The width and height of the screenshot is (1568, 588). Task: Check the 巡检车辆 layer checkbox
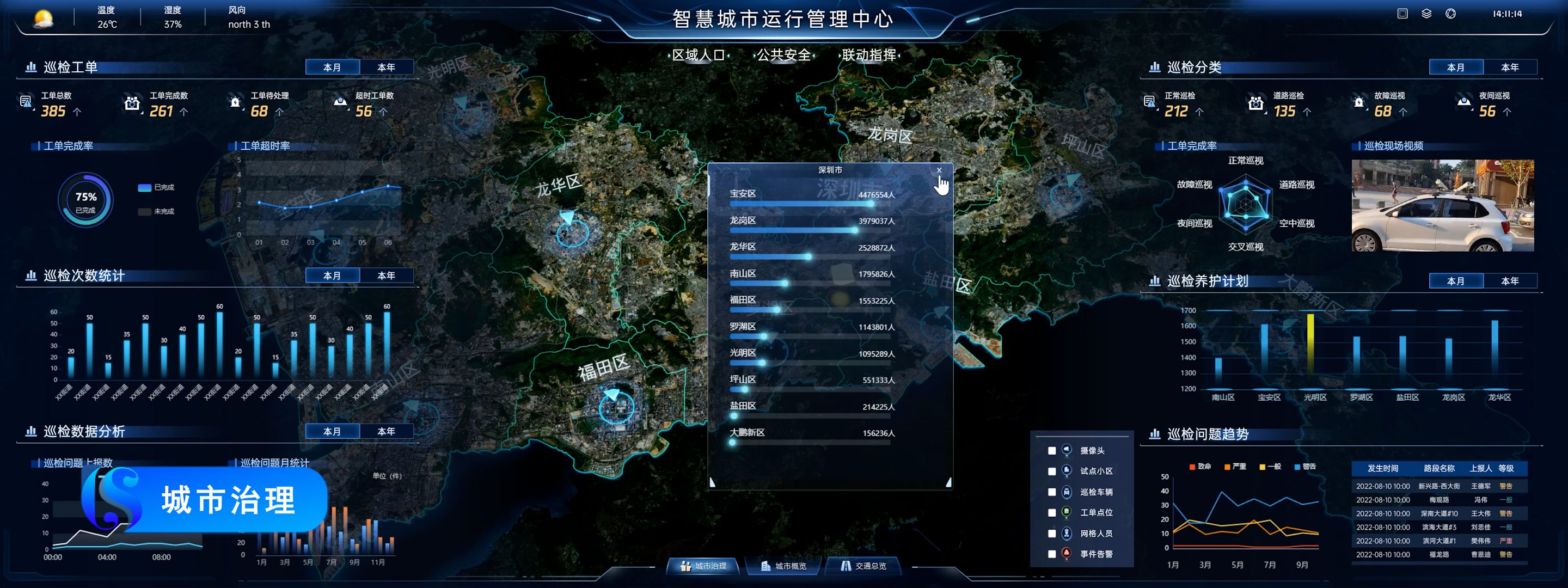(1052, 492)
